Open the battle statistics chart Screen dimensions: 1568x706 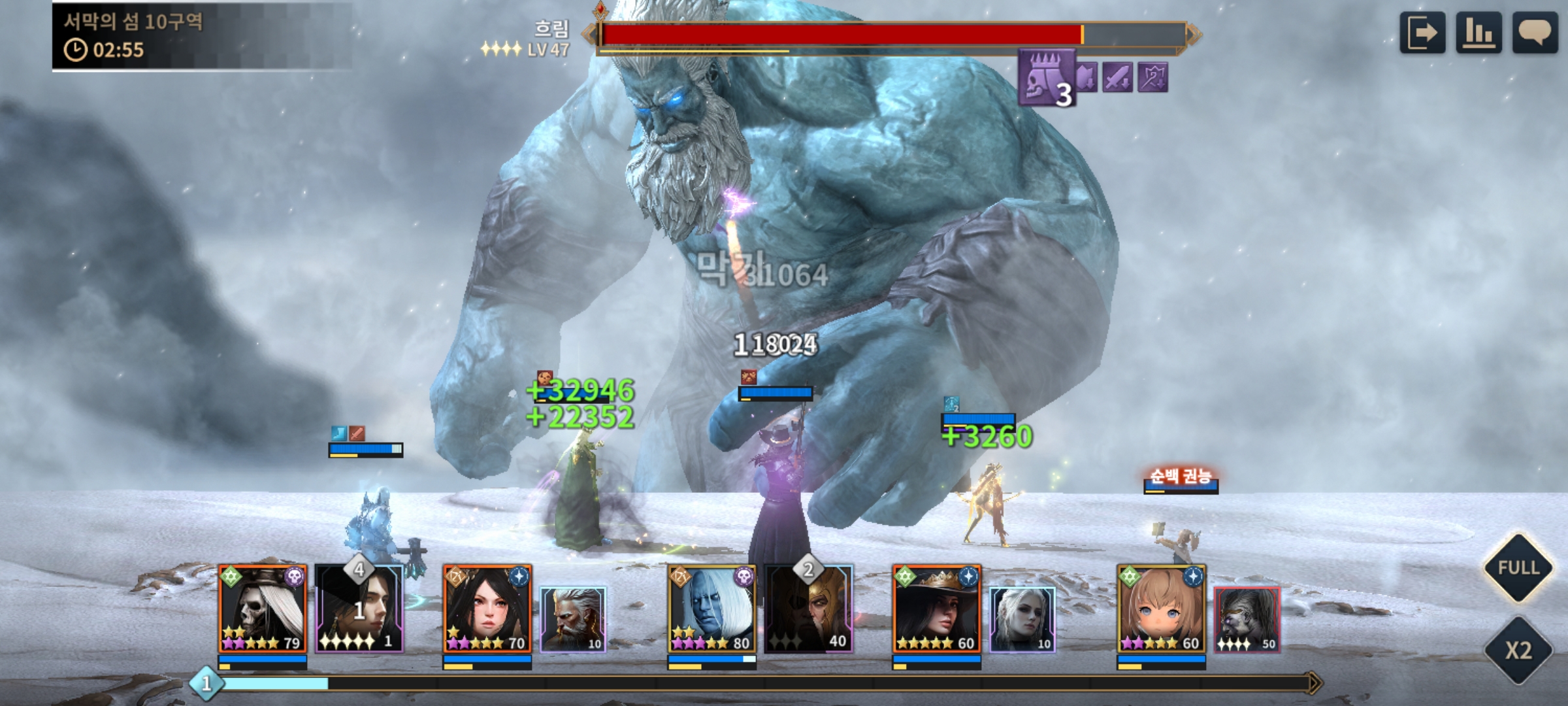pyautogui.click(x=1478, y=33)
